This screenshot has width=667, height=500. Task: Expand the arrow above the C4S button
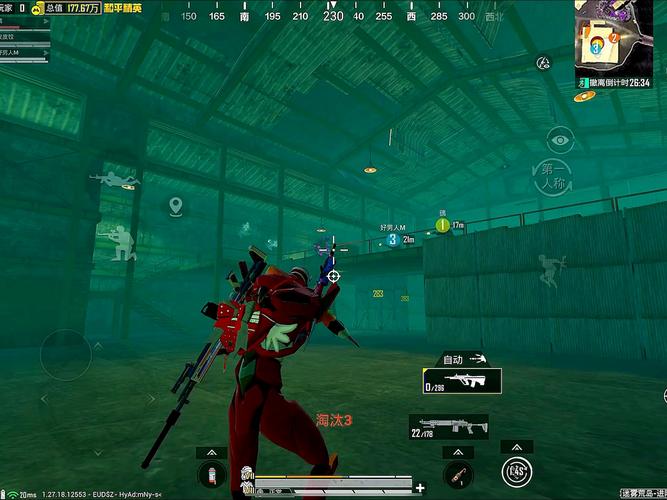(x=516, y=446)
